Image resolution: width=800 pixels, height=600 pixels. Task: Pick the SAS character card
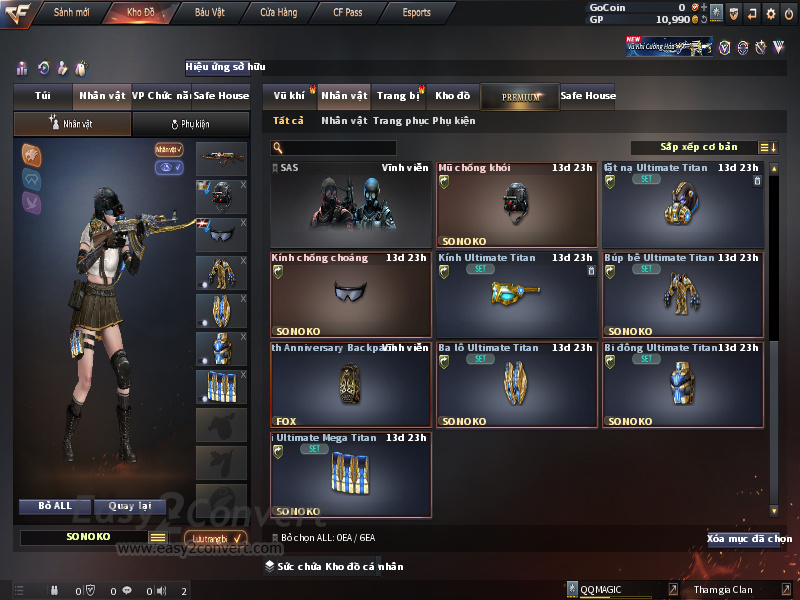pyautogui.click(x=350, y=205)
